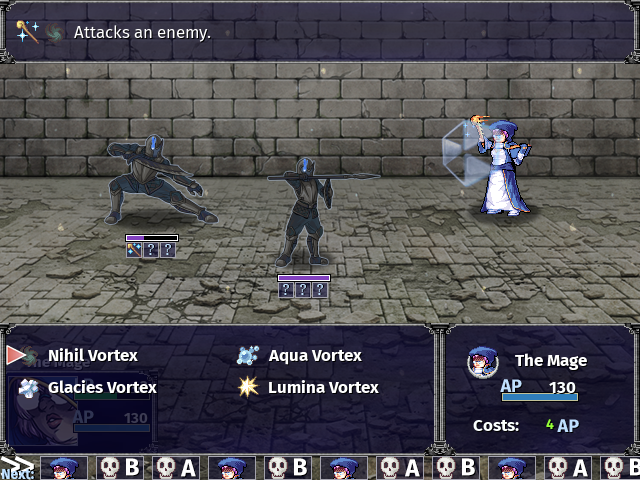
Task: Select the Nihil Vortex skill
Action: [x=92, y=355]
